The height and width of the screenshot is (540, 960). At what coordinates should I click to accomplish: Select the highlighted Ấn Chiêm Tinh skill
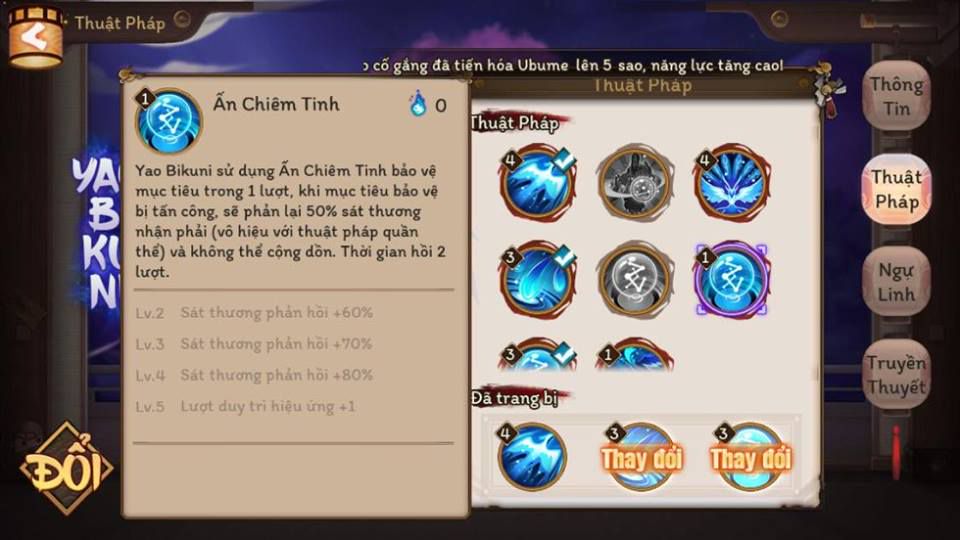coord(731,280)
